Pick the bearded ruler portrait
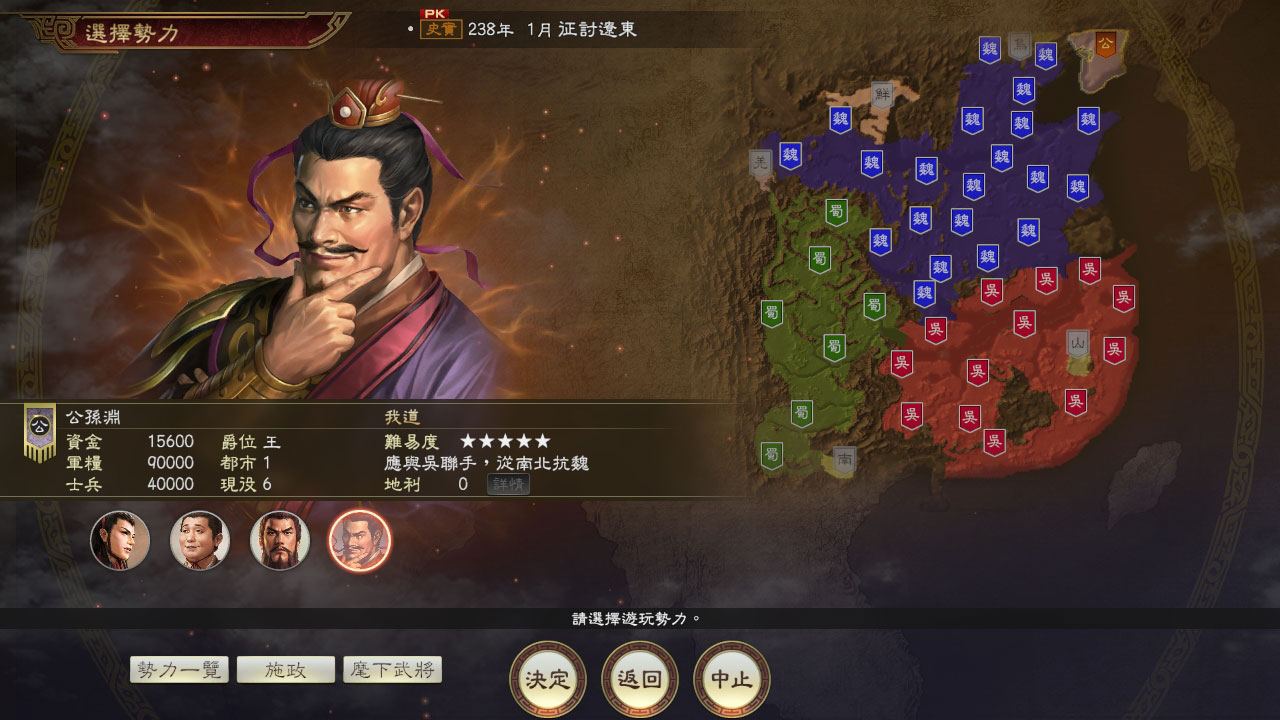Viewport: 1280px width, 720px height. [x=280, y=540]
